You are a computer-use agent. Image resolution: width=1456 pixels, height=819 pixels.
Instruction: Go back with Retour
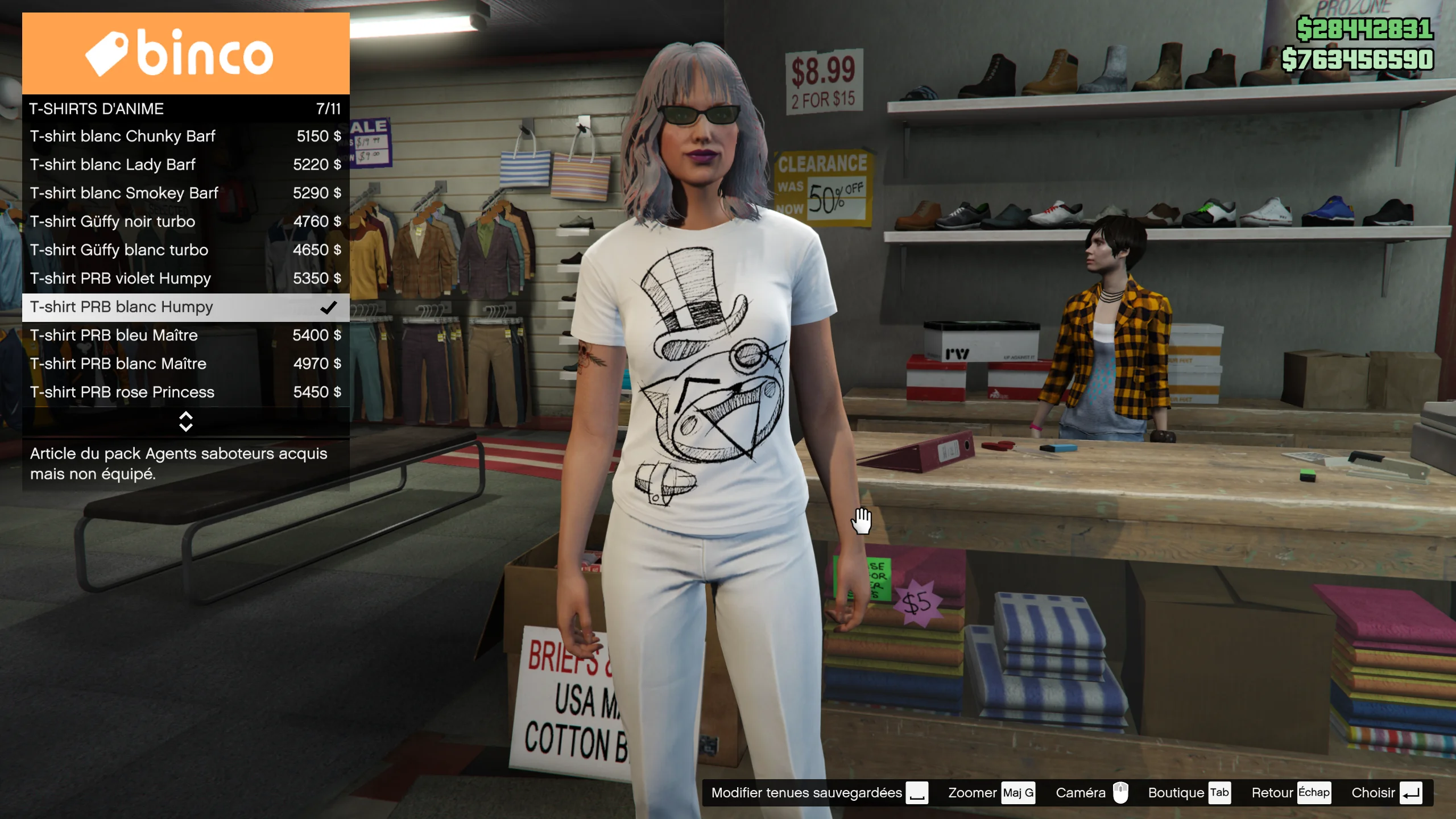(x=1290, y=793)
